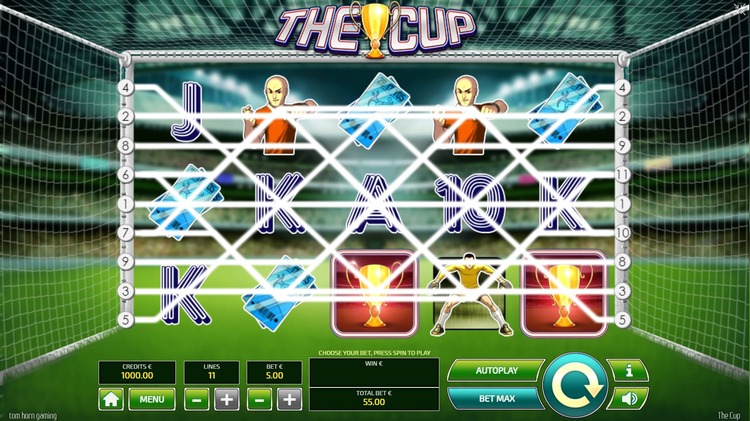Select Bet Max
The image size is (750, 421).
(x=494, y=398)
